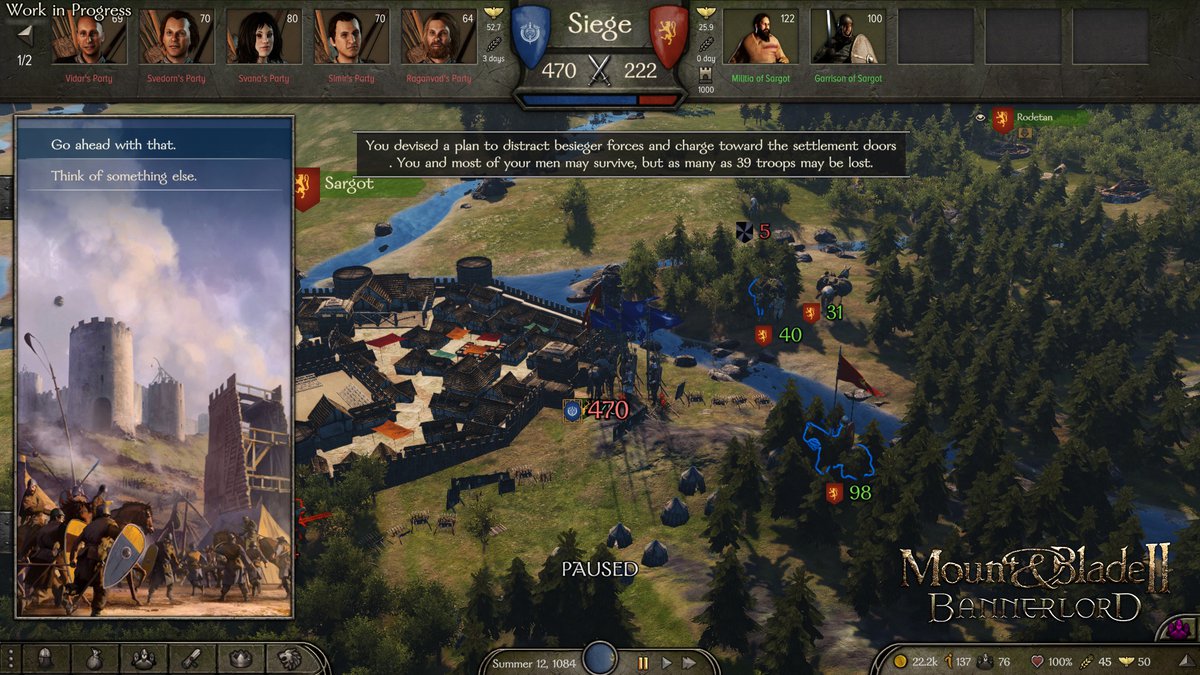1200x675 pixels.
Task: Open the character helmet menu icon
Action: coord(46,658)
